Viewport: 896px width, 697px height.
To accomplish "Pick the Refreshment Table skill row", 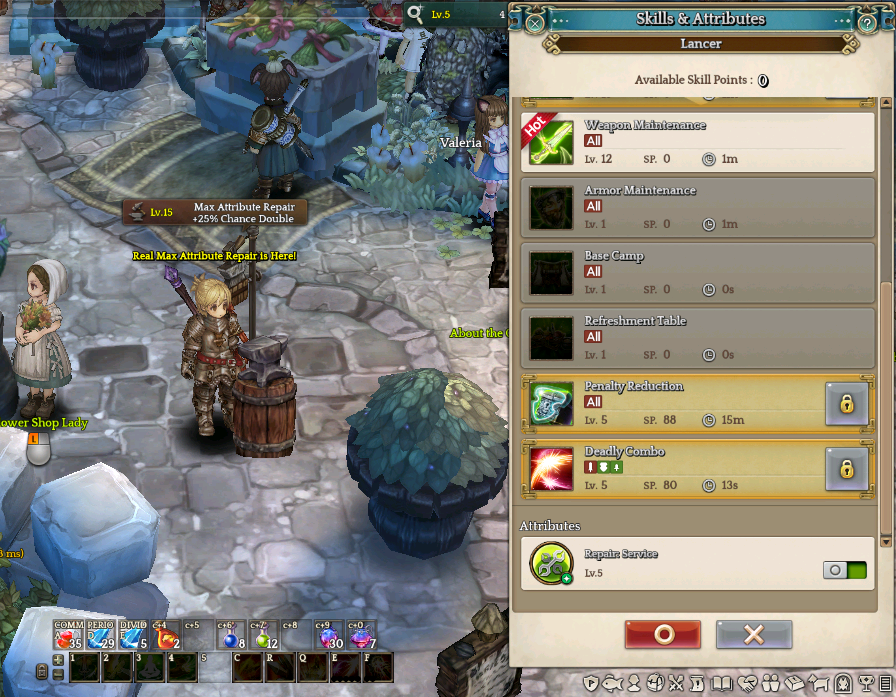I will point(698,337).
